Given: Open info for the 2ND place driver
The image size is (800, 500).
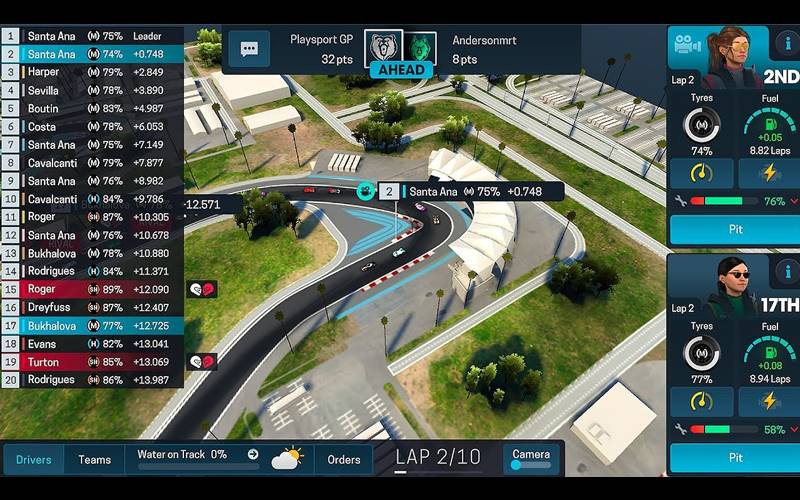Looking at the screenshot, I should pos(786,45).
